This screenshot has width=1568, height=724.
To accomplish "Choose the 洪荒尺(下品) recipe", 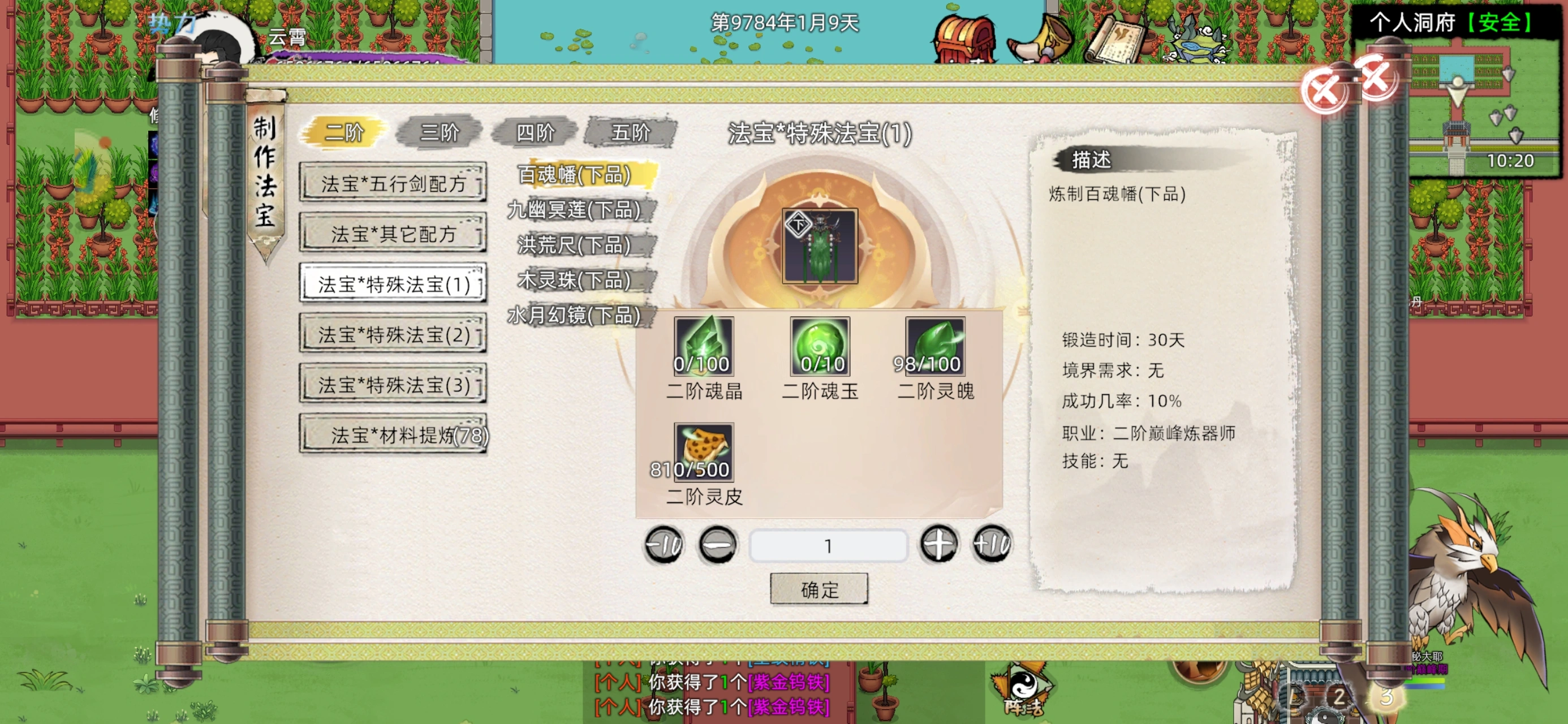I will click(x=574, y=245).
